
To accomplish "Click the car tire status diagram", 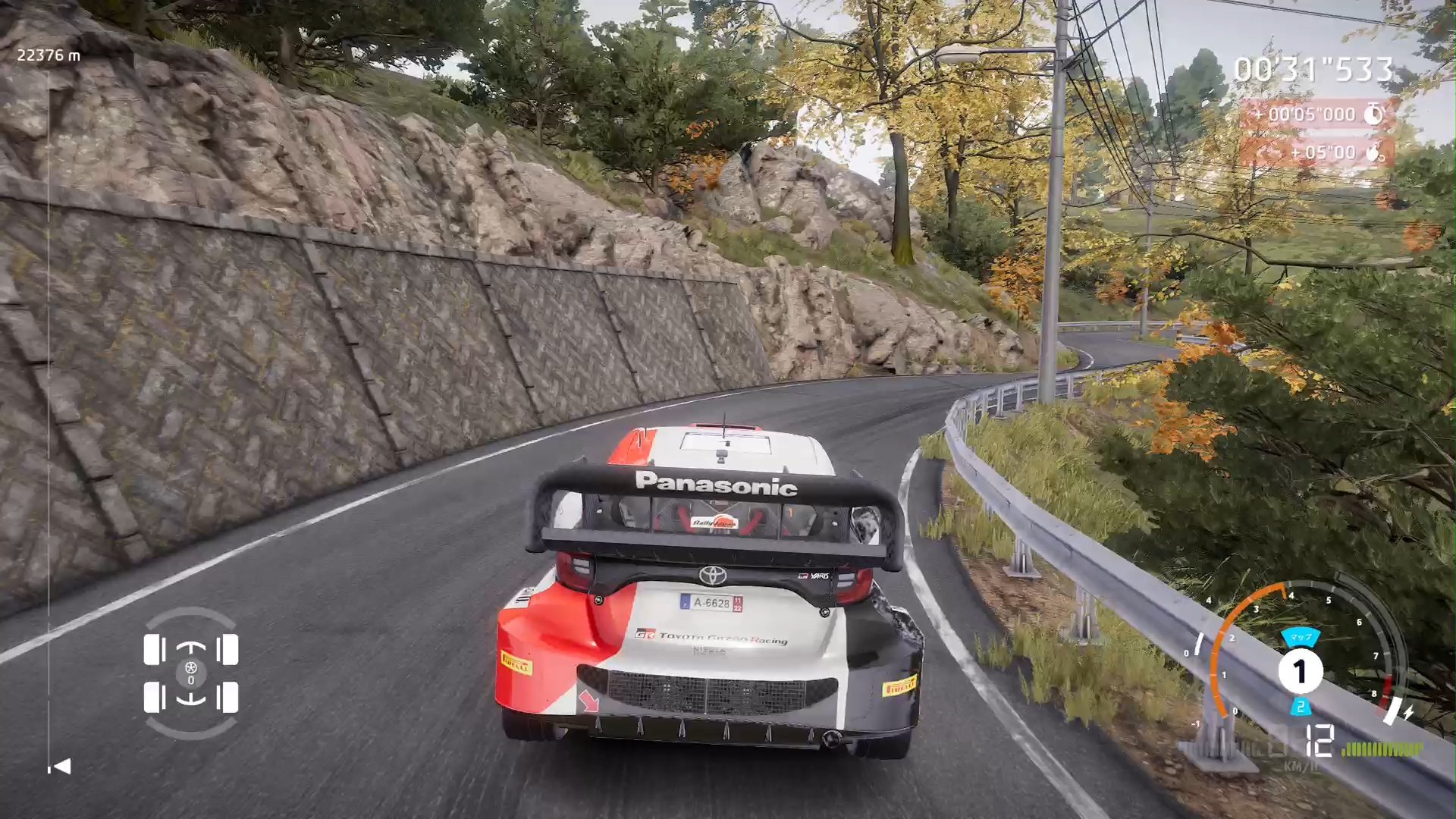I will click(x=191, y=673).
